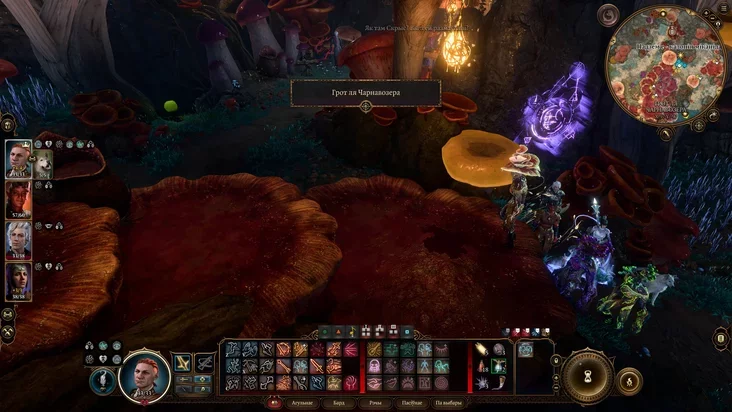The height and width of the screenshot is (412, 732).
Task: Select the На выбары hotbar tab
Action: (x=451, y=403)
